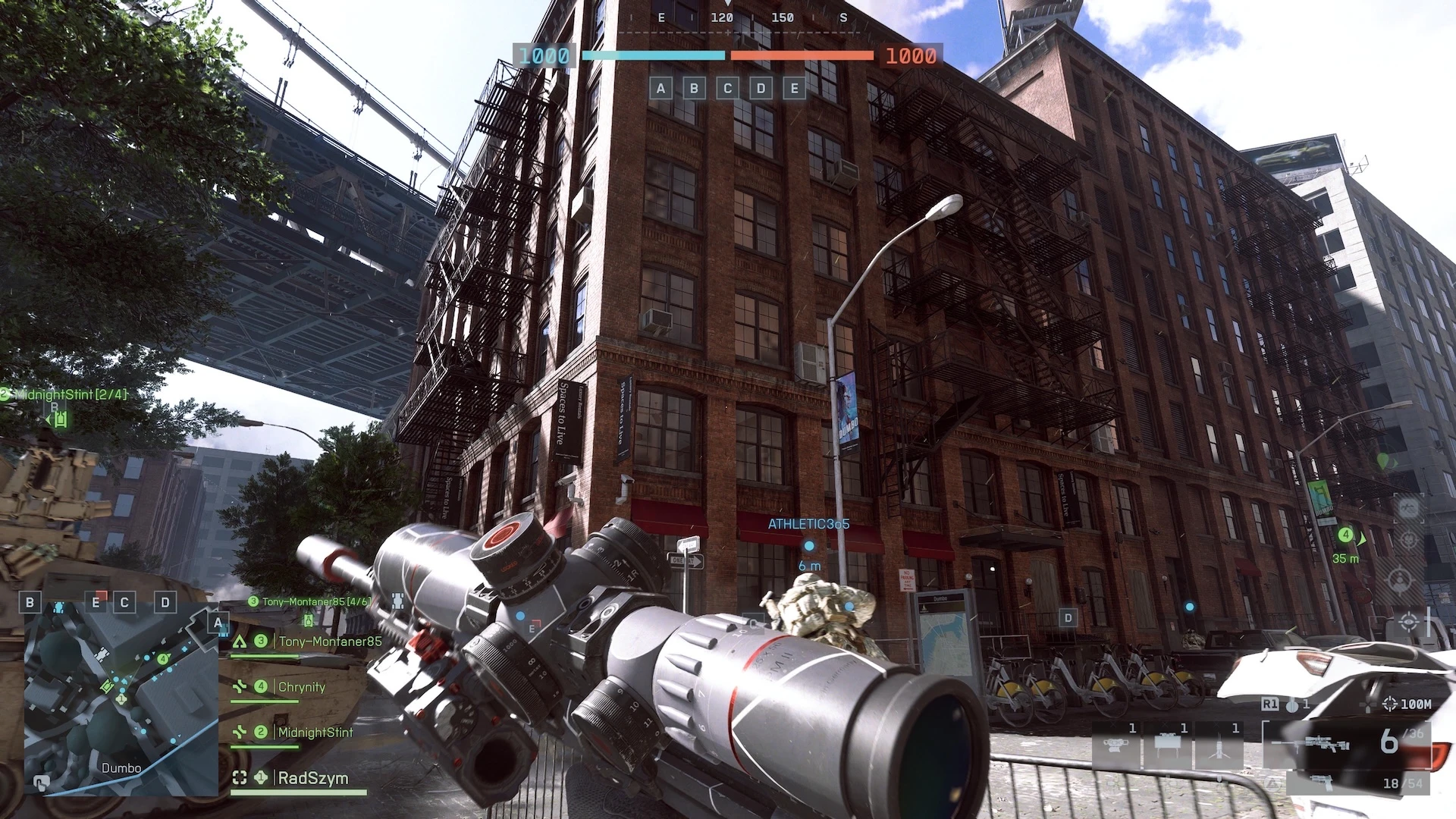Pick objective D in the top bar
This screenshot has height=819, width=1456.
(x=761, y=89)
